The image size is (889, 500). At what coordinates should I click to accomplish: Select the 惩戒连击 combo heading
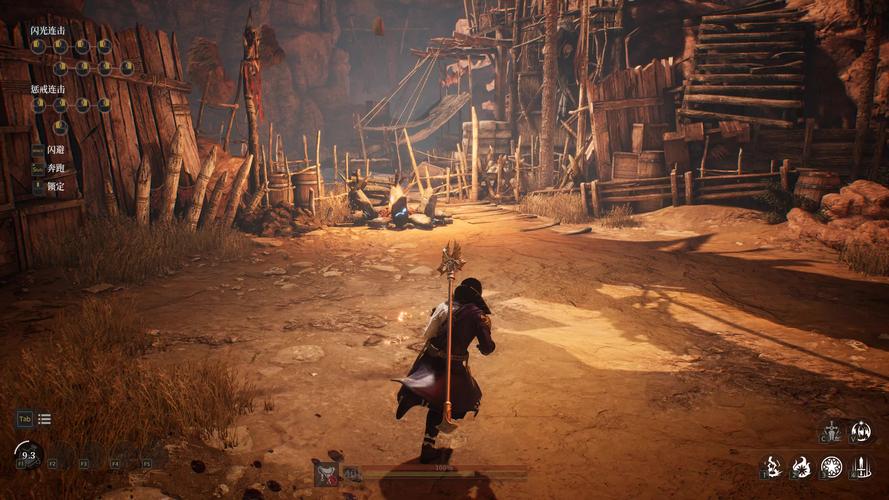[x=46, y=89]
